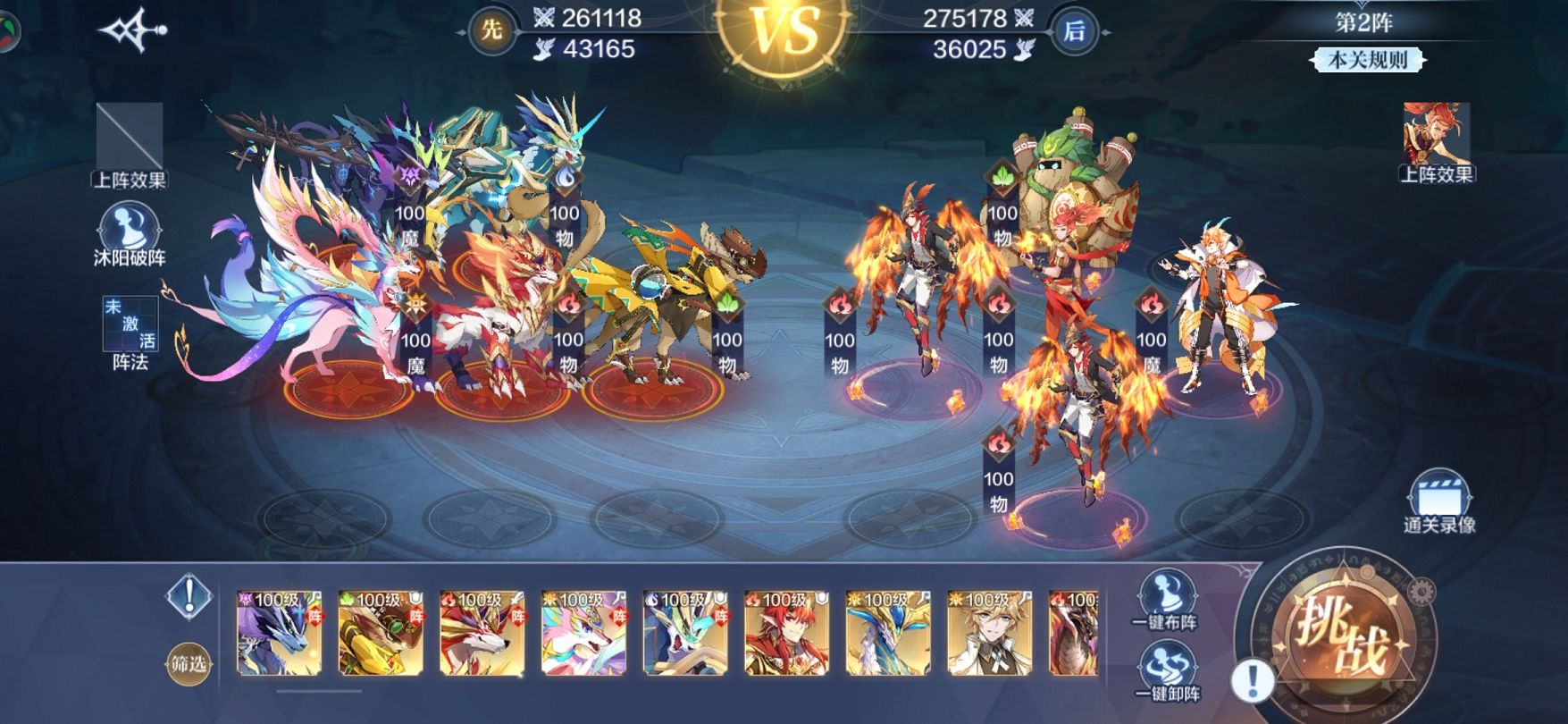
Task: View the 本关规则 stage rules
Action: pos(1367,60)
